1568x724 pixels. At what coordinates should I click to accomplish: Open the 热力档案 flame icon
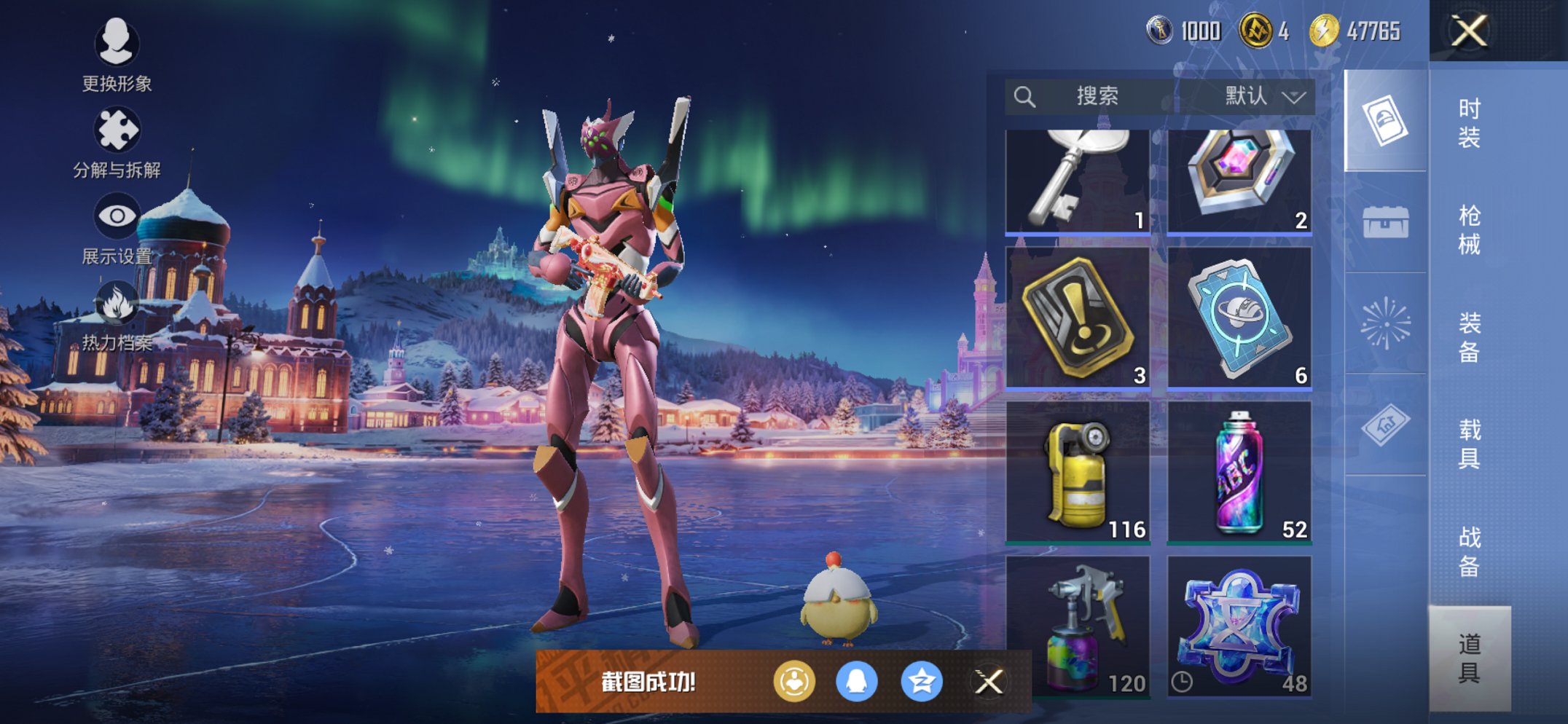(x=117, y=315)
